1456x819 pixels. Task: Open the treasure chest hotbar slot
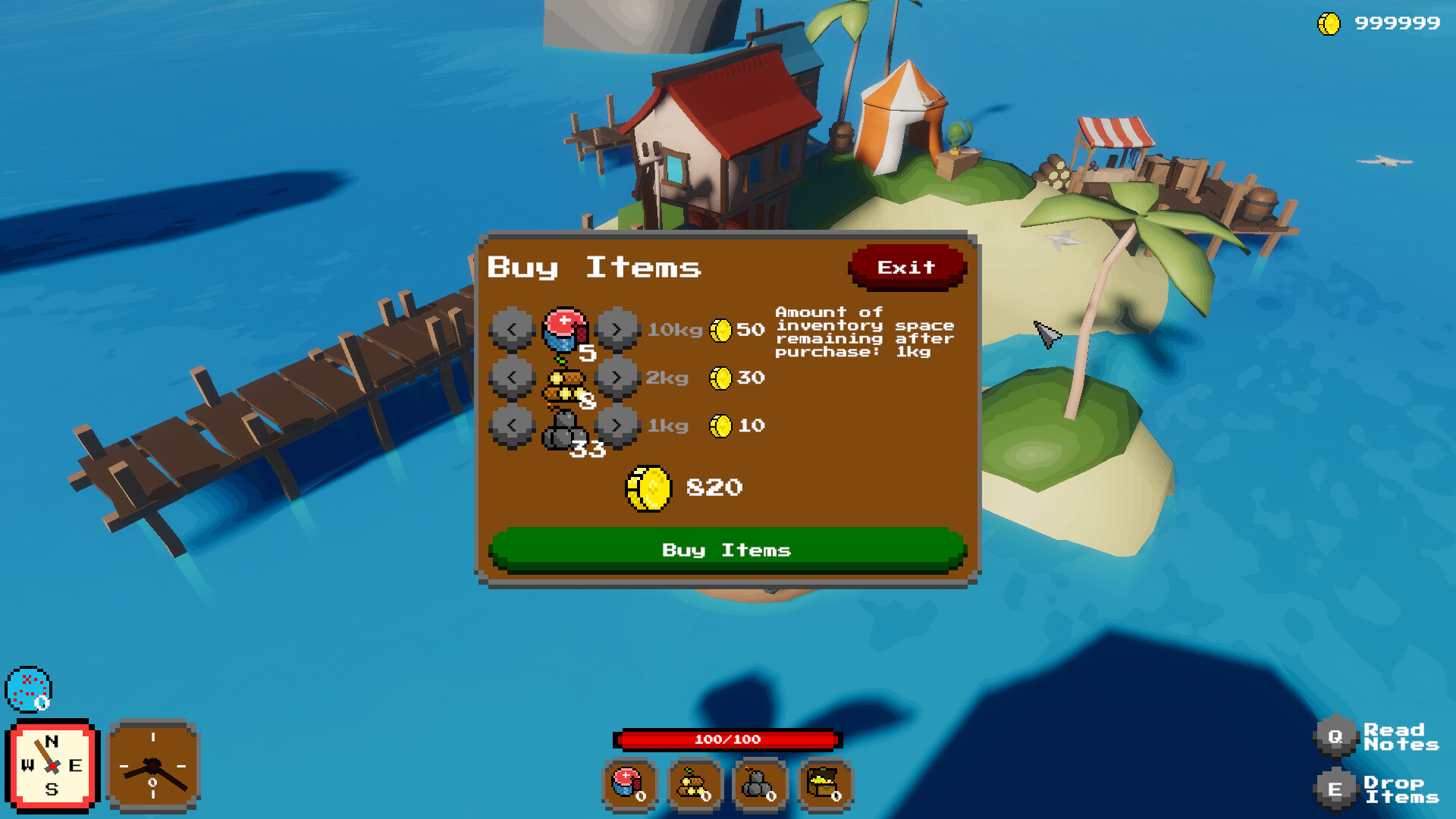click(824, 783)
